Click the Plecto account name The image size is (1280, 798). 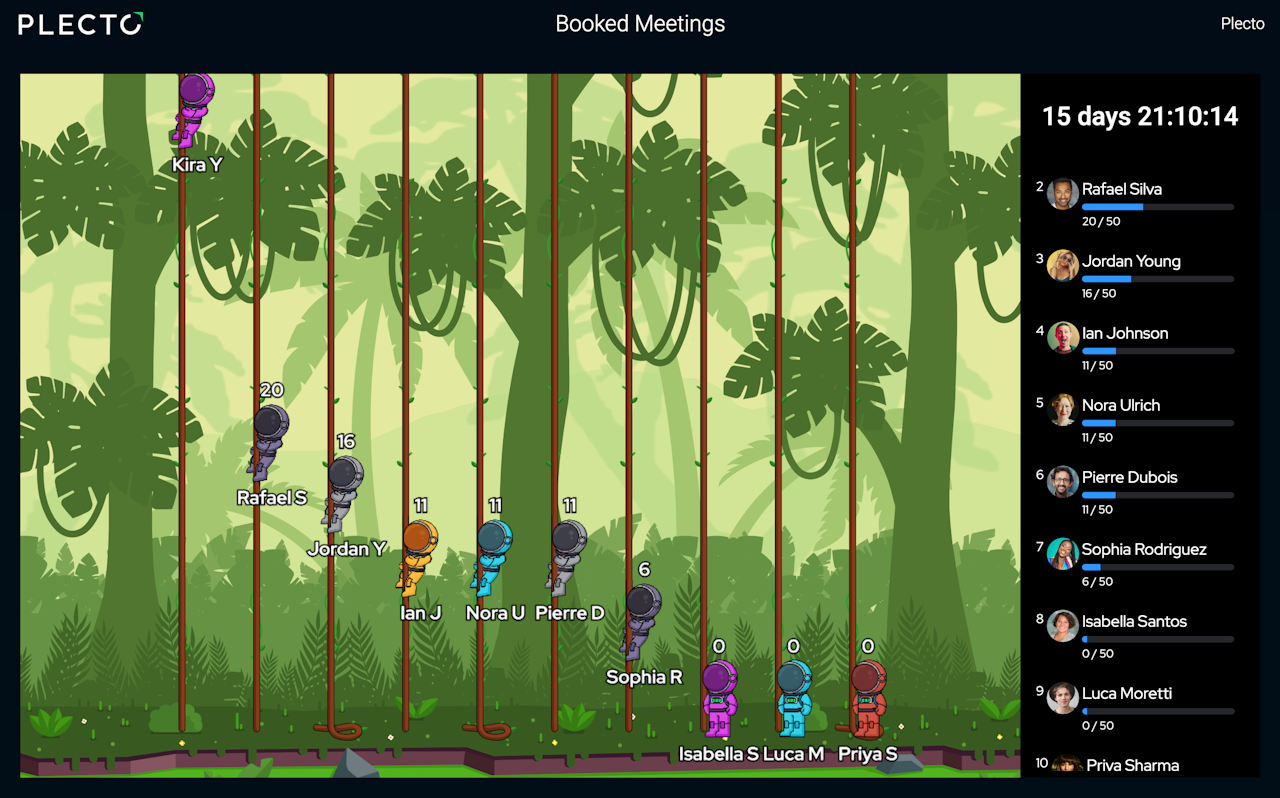pyautogui.click(x=1242, y=24)
